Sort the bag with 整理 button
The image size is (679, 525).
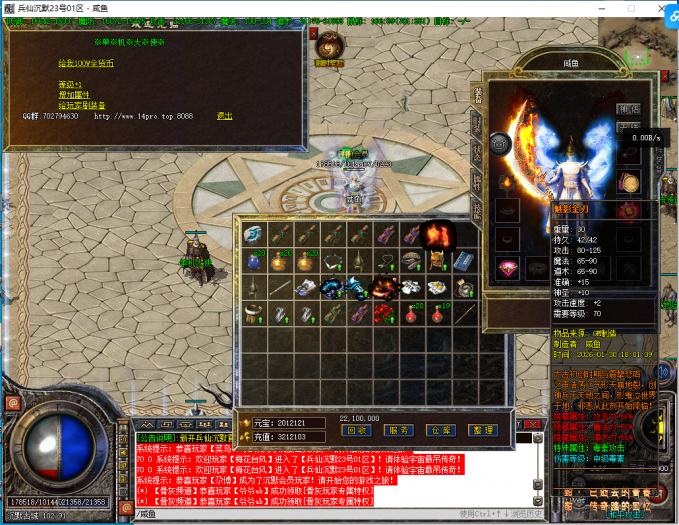click(x=483, y=430)
